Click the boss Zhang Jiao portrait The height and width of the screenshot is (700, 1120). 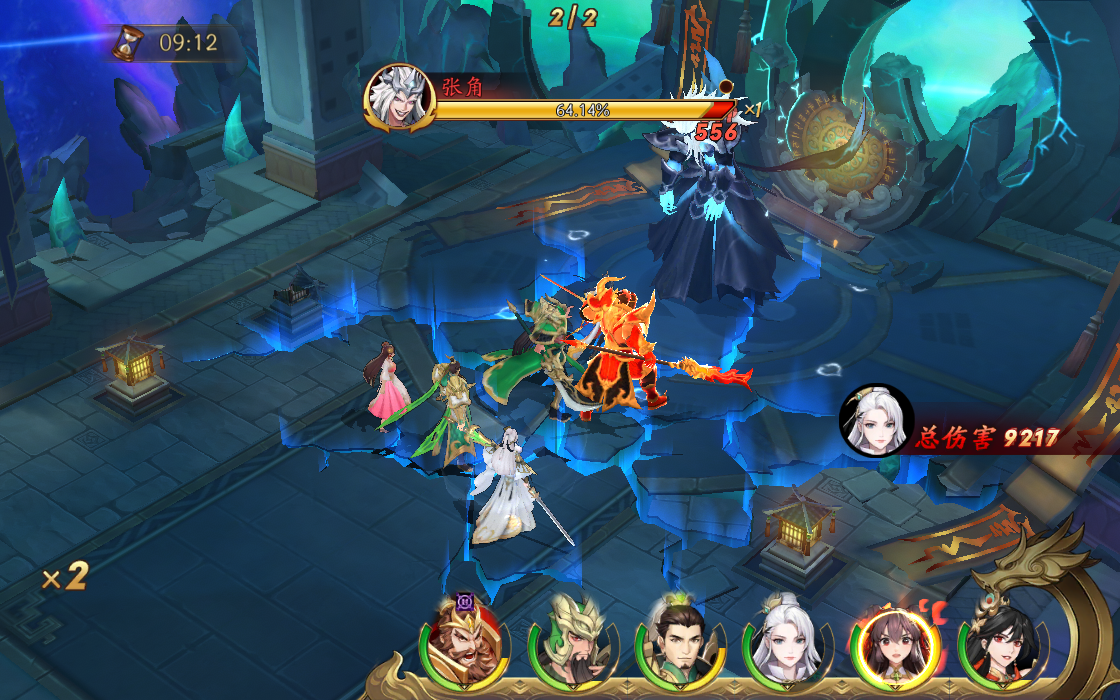pyautogui.click(x=399, y=99)
